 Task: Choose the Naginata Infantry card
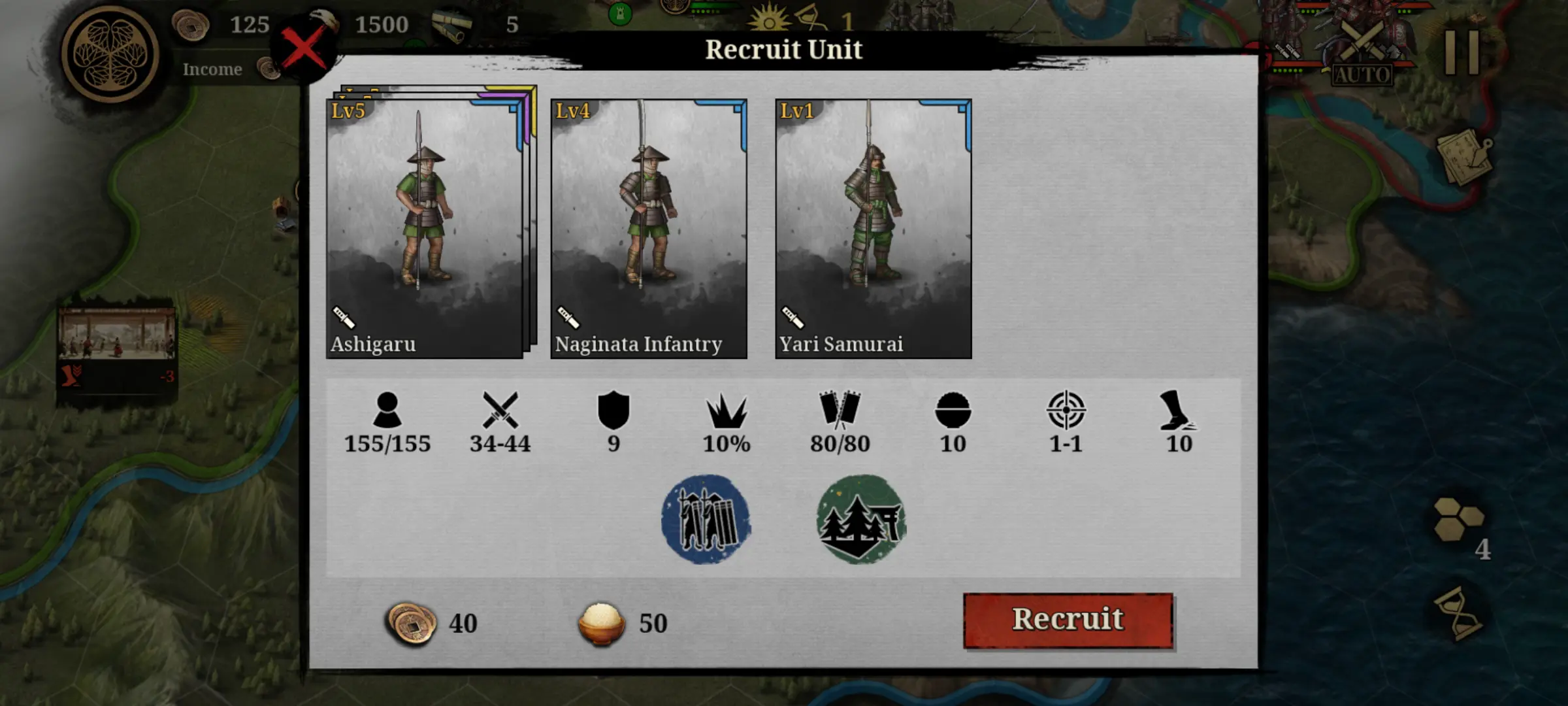point(649,227)
